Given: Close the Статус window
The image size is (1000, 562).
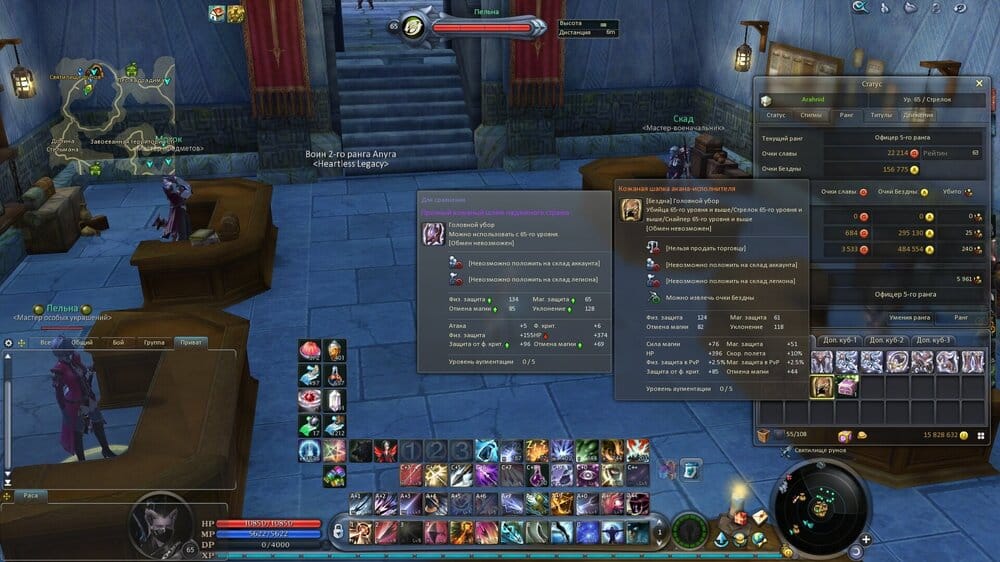Looking at the screenshot, I should click(979, 84).
